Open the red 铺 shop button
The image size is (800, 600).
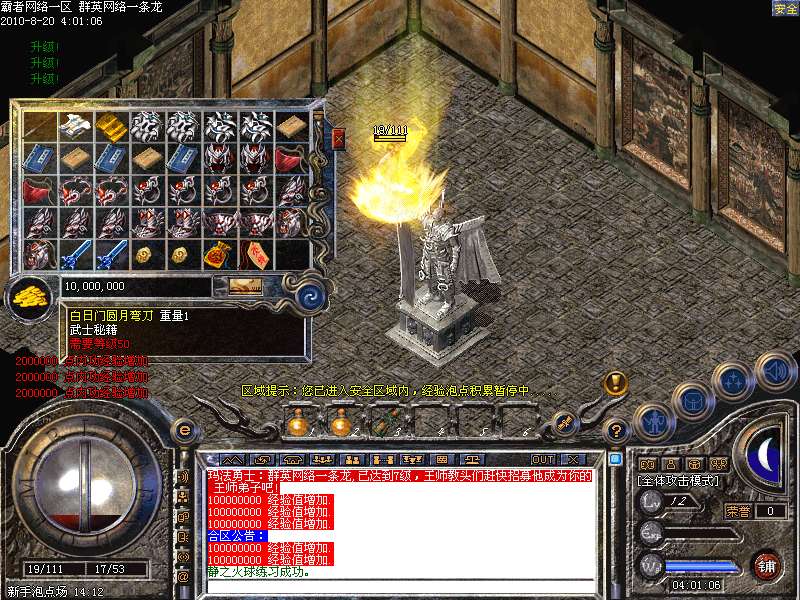pos(766,564)
